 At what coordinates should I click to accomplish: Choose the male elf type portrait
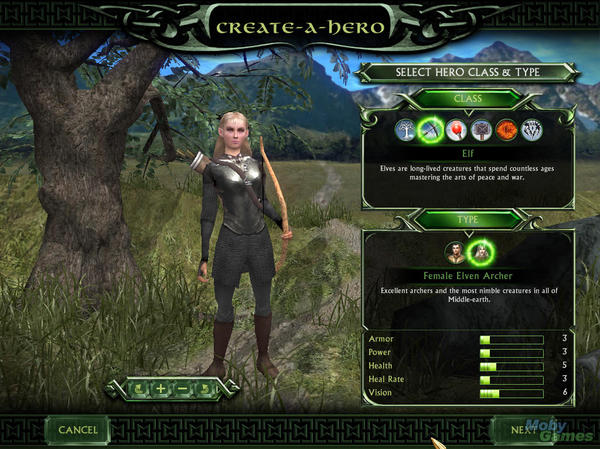(455, 251)
